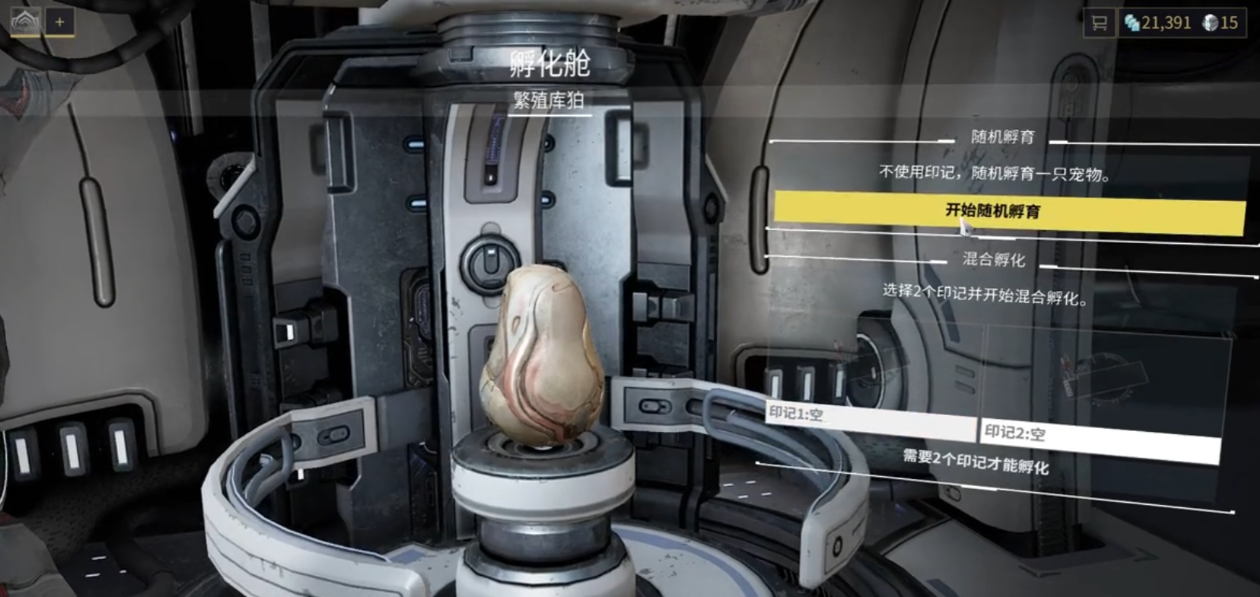Open the Warframe logo main menu

tap(25, 21)
